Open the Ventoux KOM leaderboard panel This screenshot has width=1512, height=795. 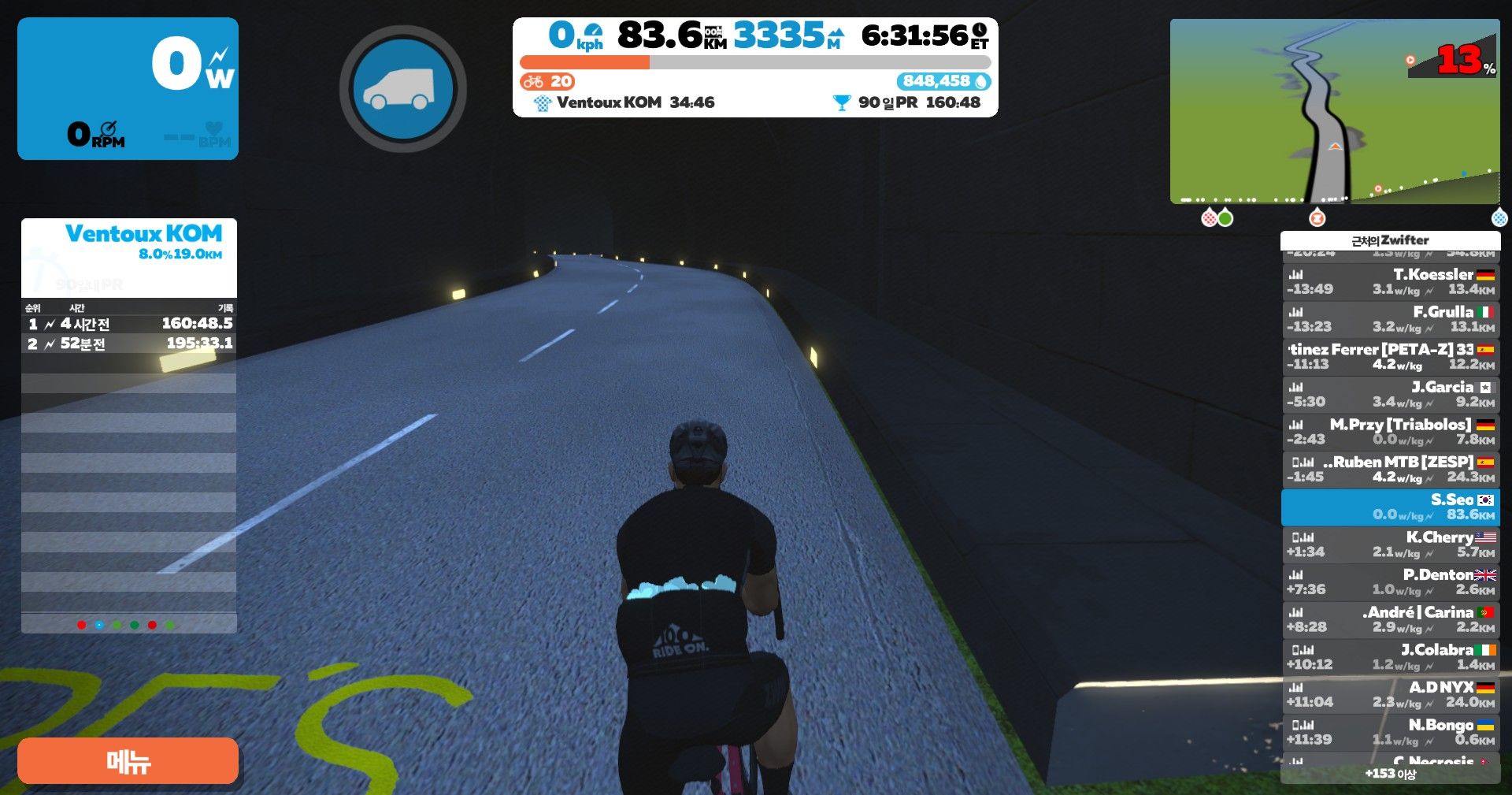(129, 244)
